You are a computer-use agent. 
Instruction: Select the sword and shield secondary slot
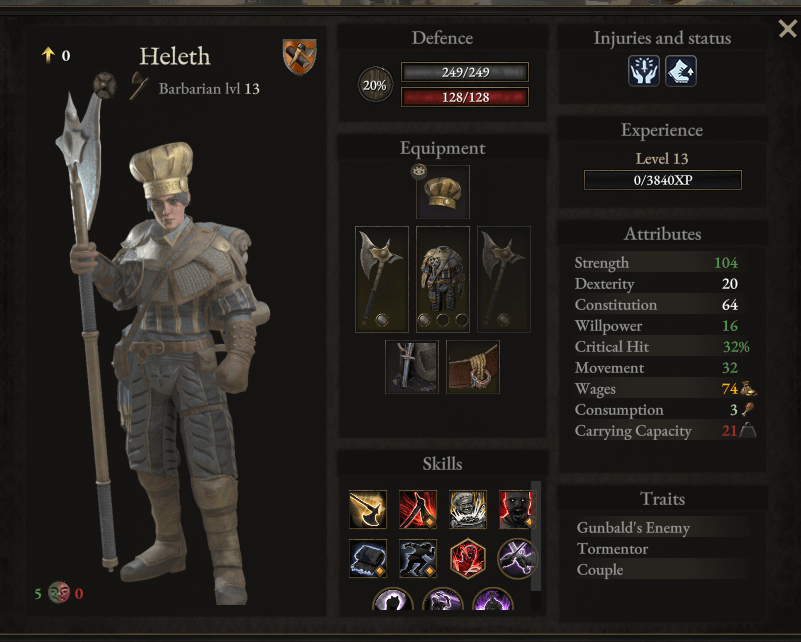411,367
